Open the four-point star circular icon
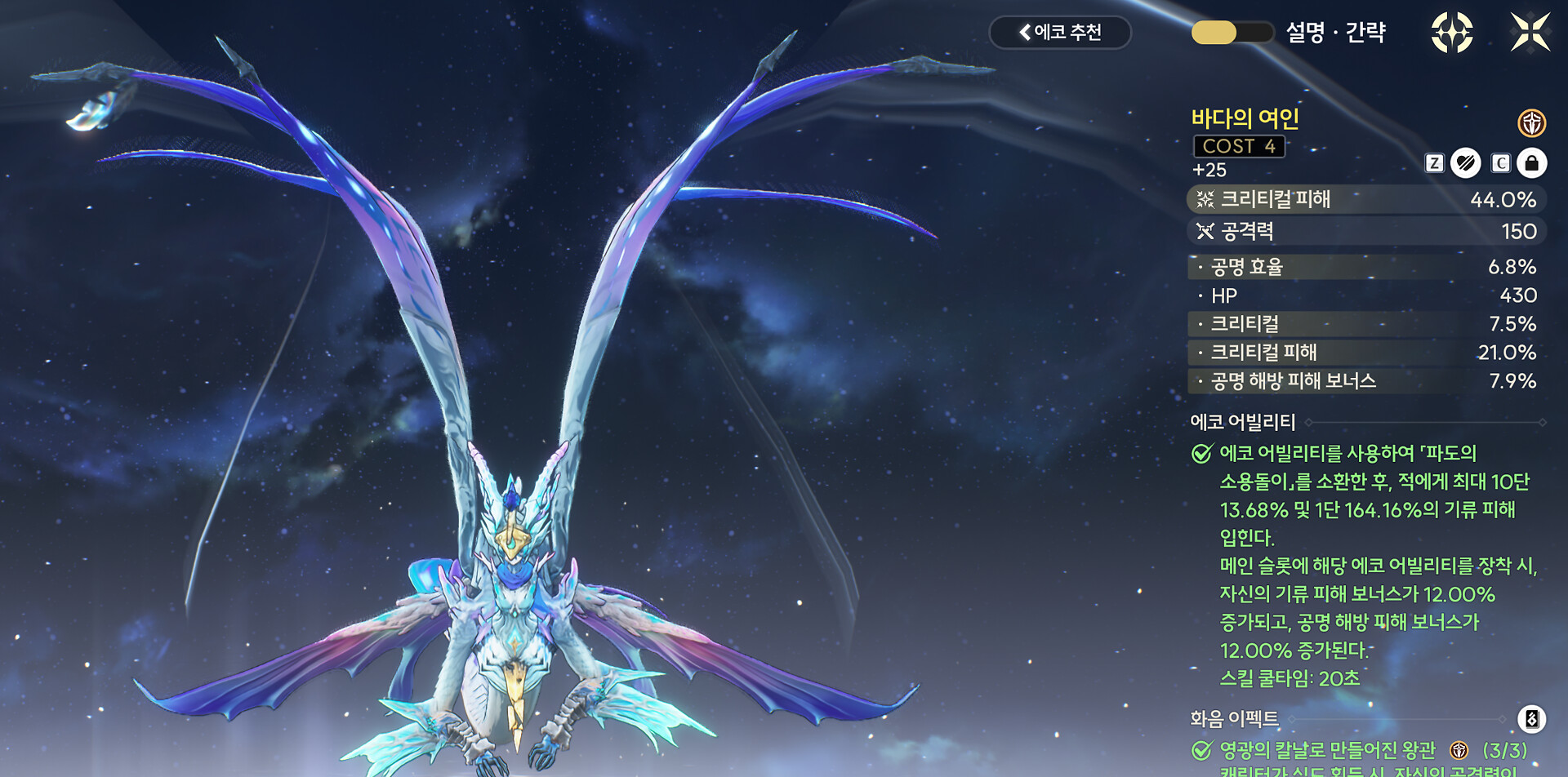1568x777 pixels. coord(1451,33)
